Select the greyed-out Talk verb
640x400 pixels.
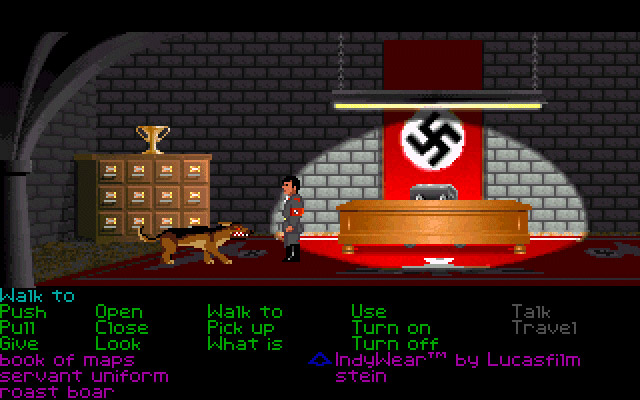point(530,312)
